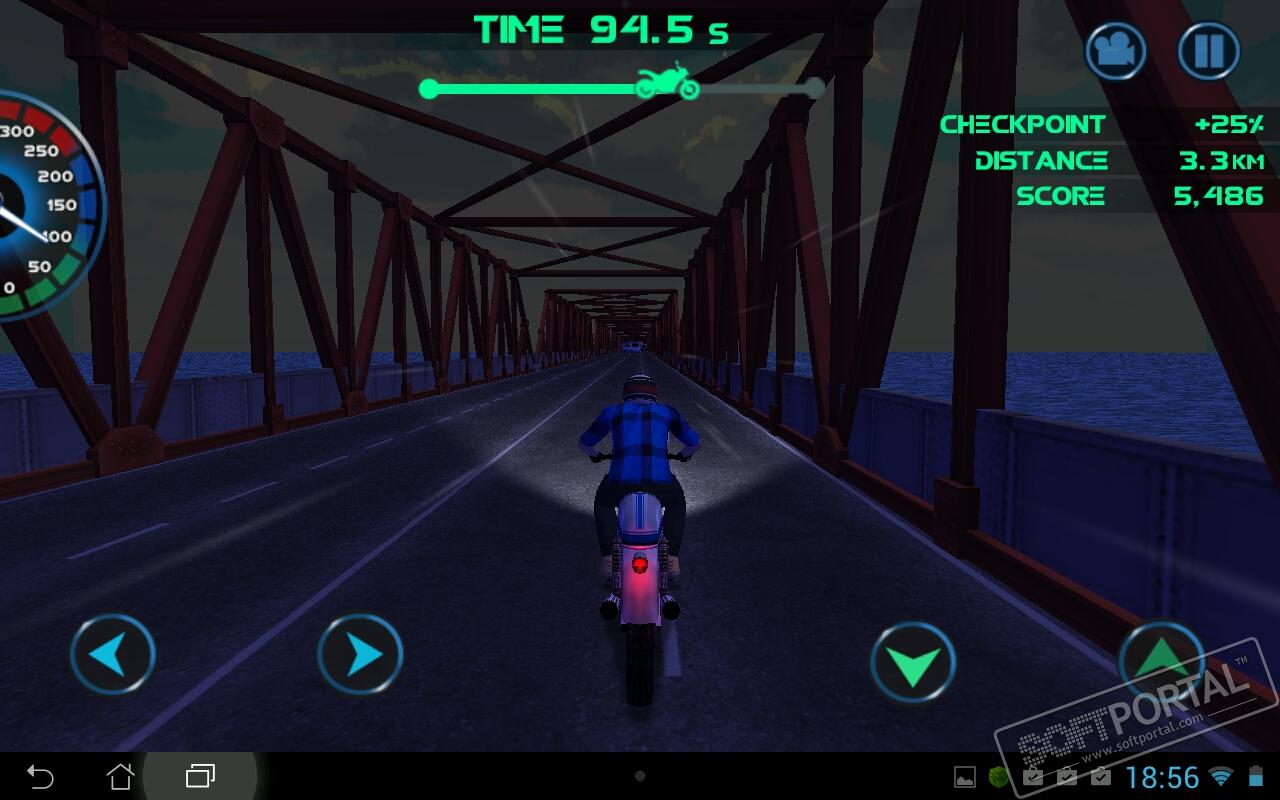Accelerate with the green up arrow
This screenshot has width=1280, height=800.
pos(1160,660)
